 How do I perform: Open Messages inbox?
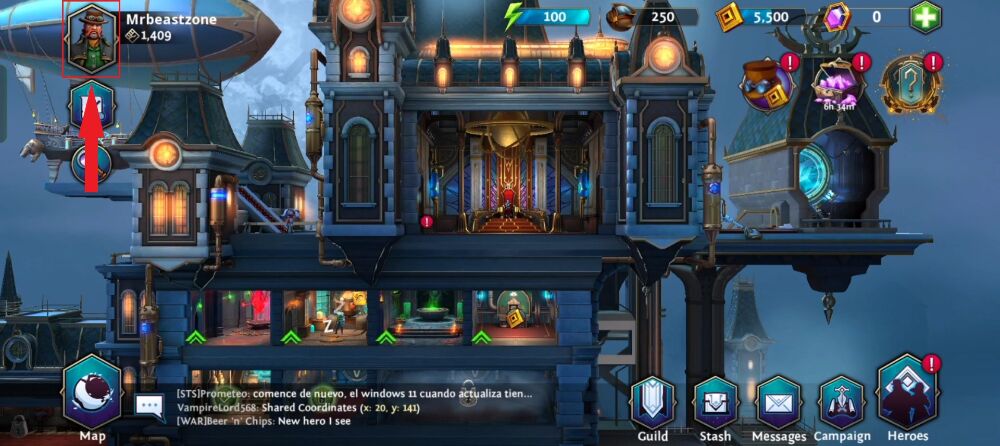click(x=779, y=404)
